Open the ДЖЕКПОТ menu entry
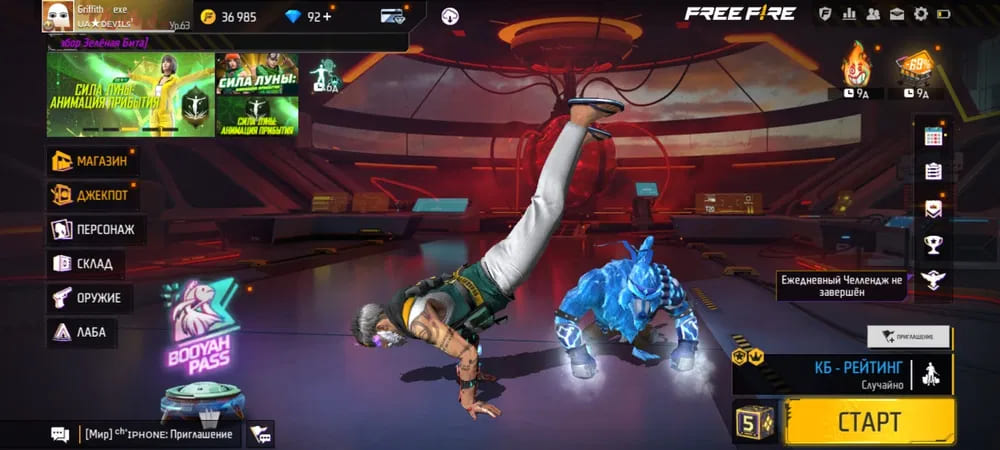1000x450 pixels. pos(93,195)
